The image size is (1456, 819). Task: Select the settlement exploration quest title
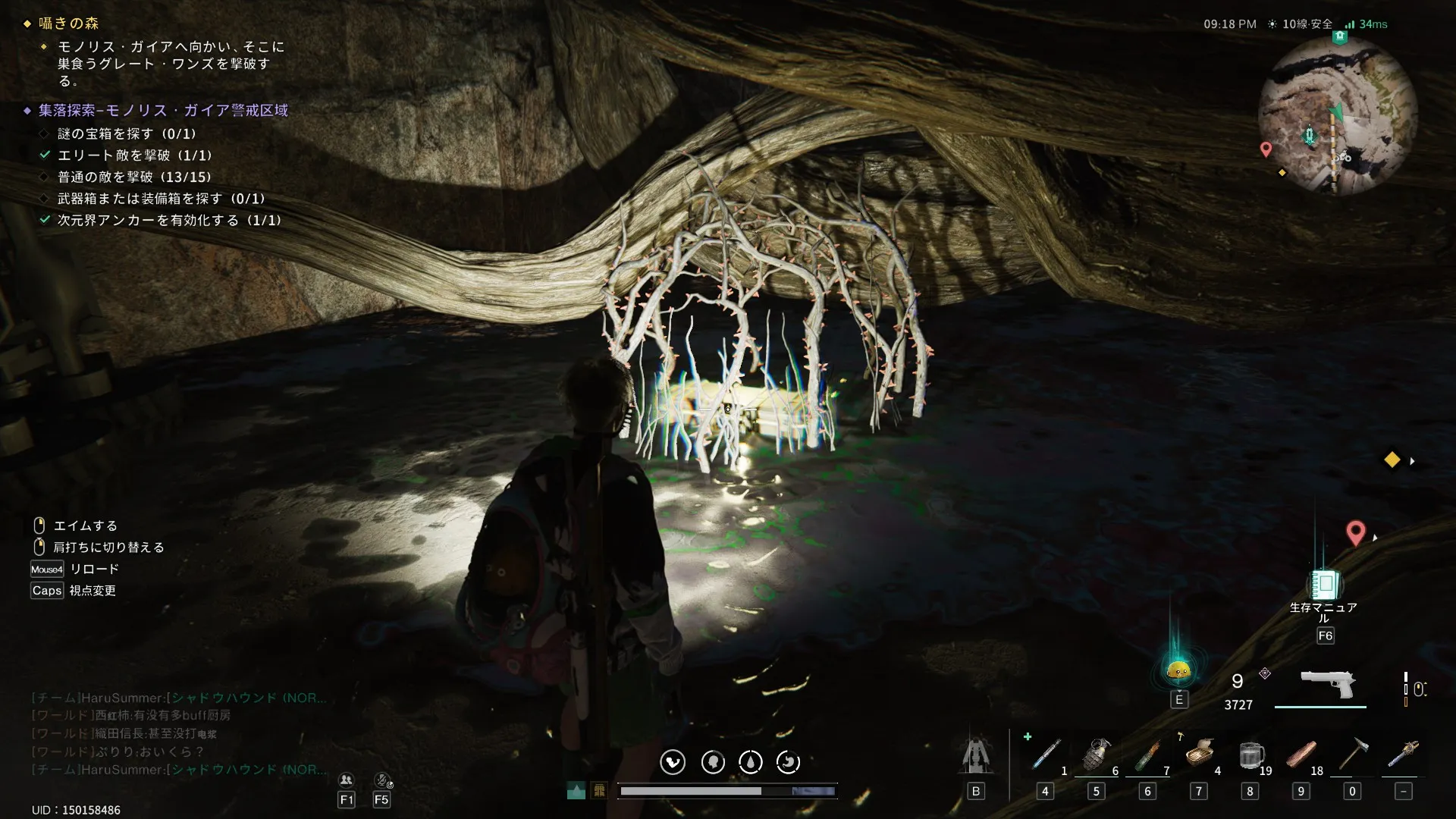pyautogui.click(x=163, y=111)
